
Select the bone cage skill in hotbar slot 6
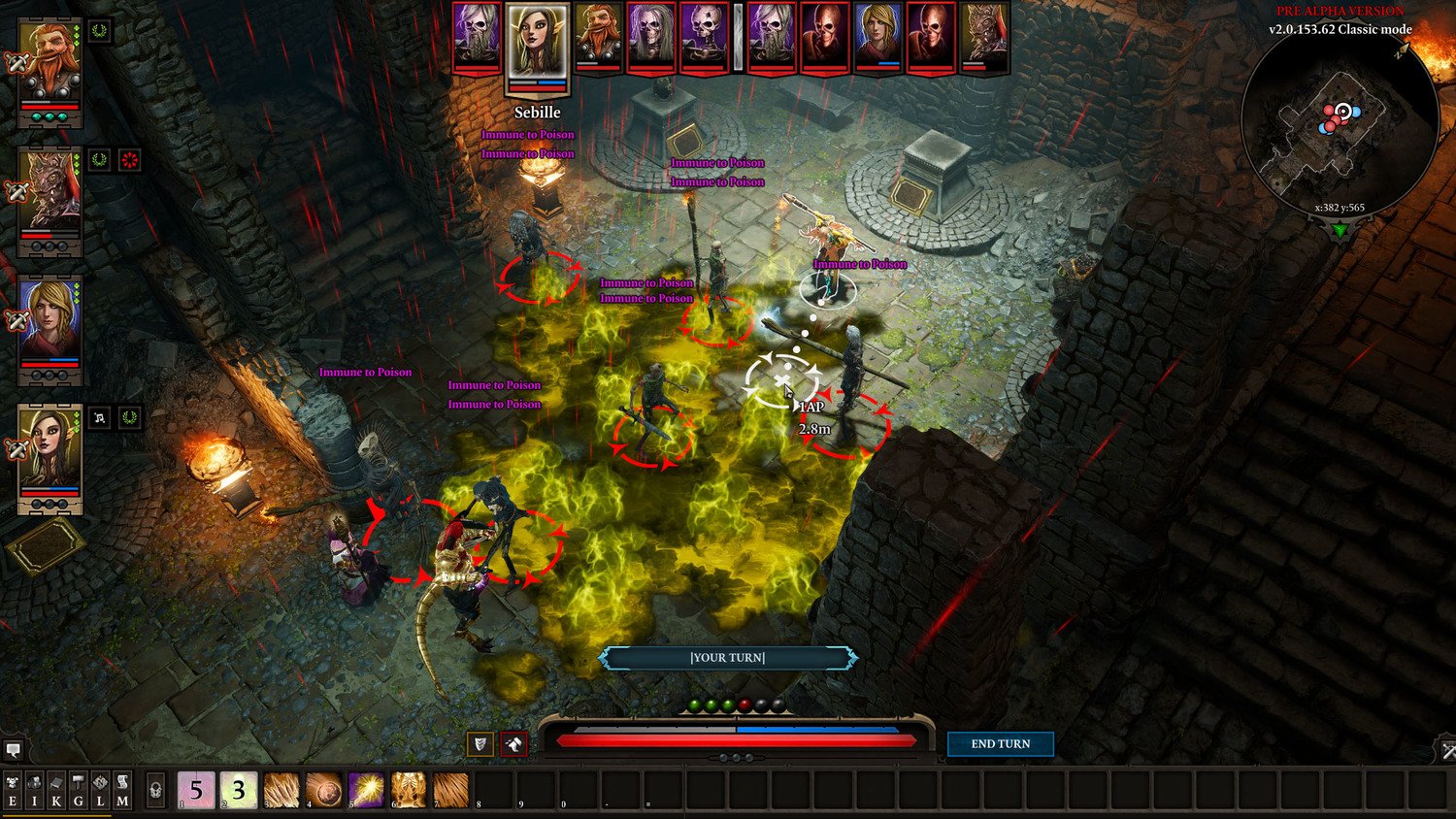(409, 790)
